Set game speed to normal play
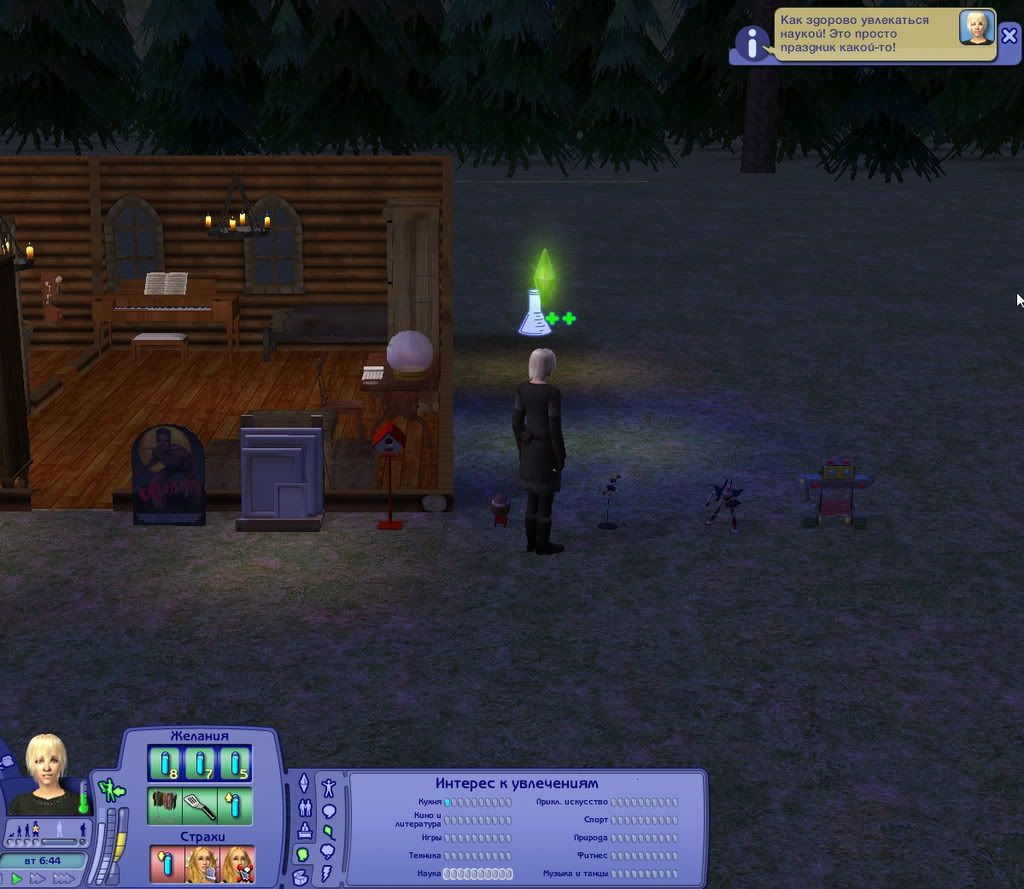1024x889 pixels. coord(17,878)
